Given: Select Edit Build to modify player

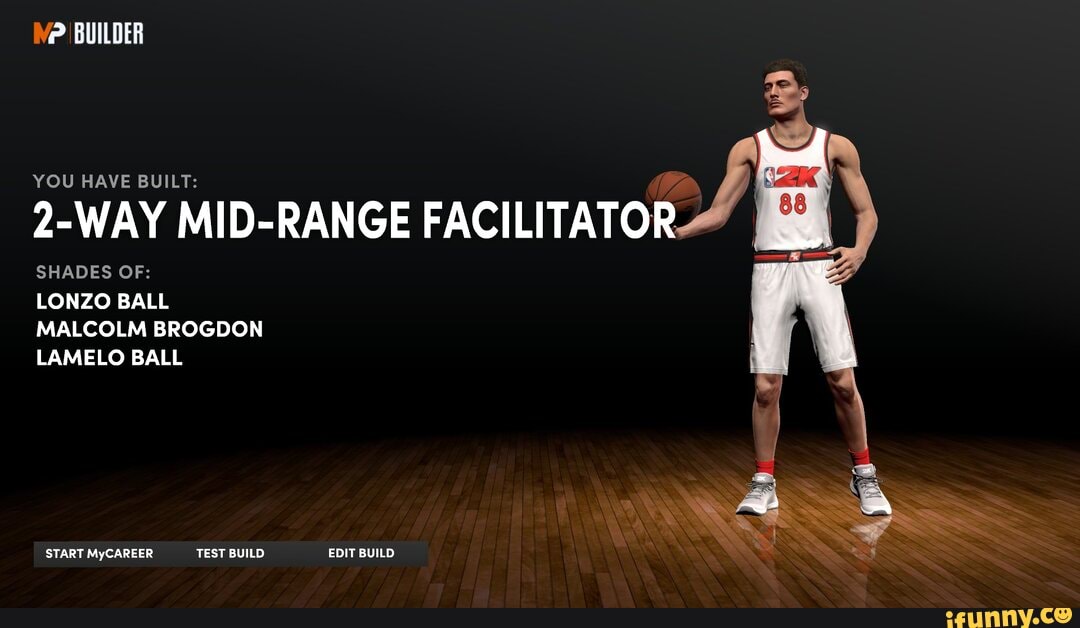Looking at the screenshot, I should tap(361, 553).
